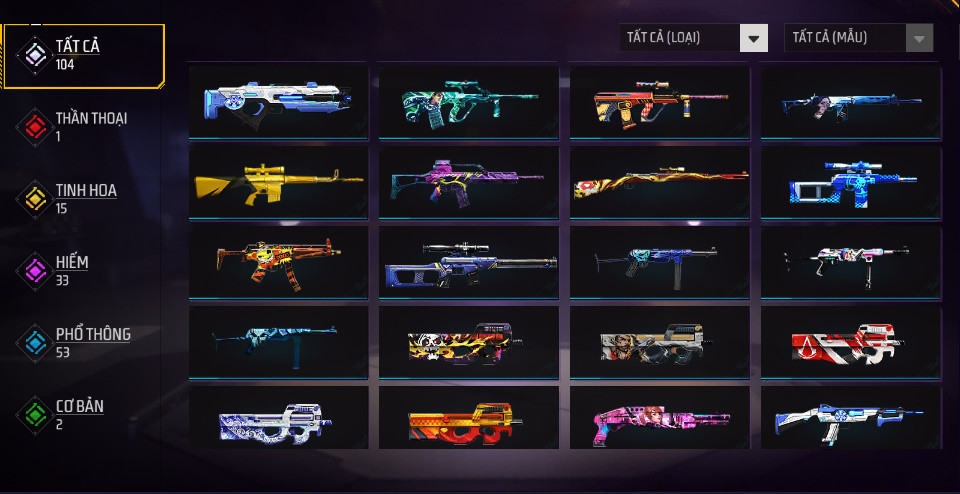Select the Tất Cả category tab
The image size is (960, 494).
[82, 55]
